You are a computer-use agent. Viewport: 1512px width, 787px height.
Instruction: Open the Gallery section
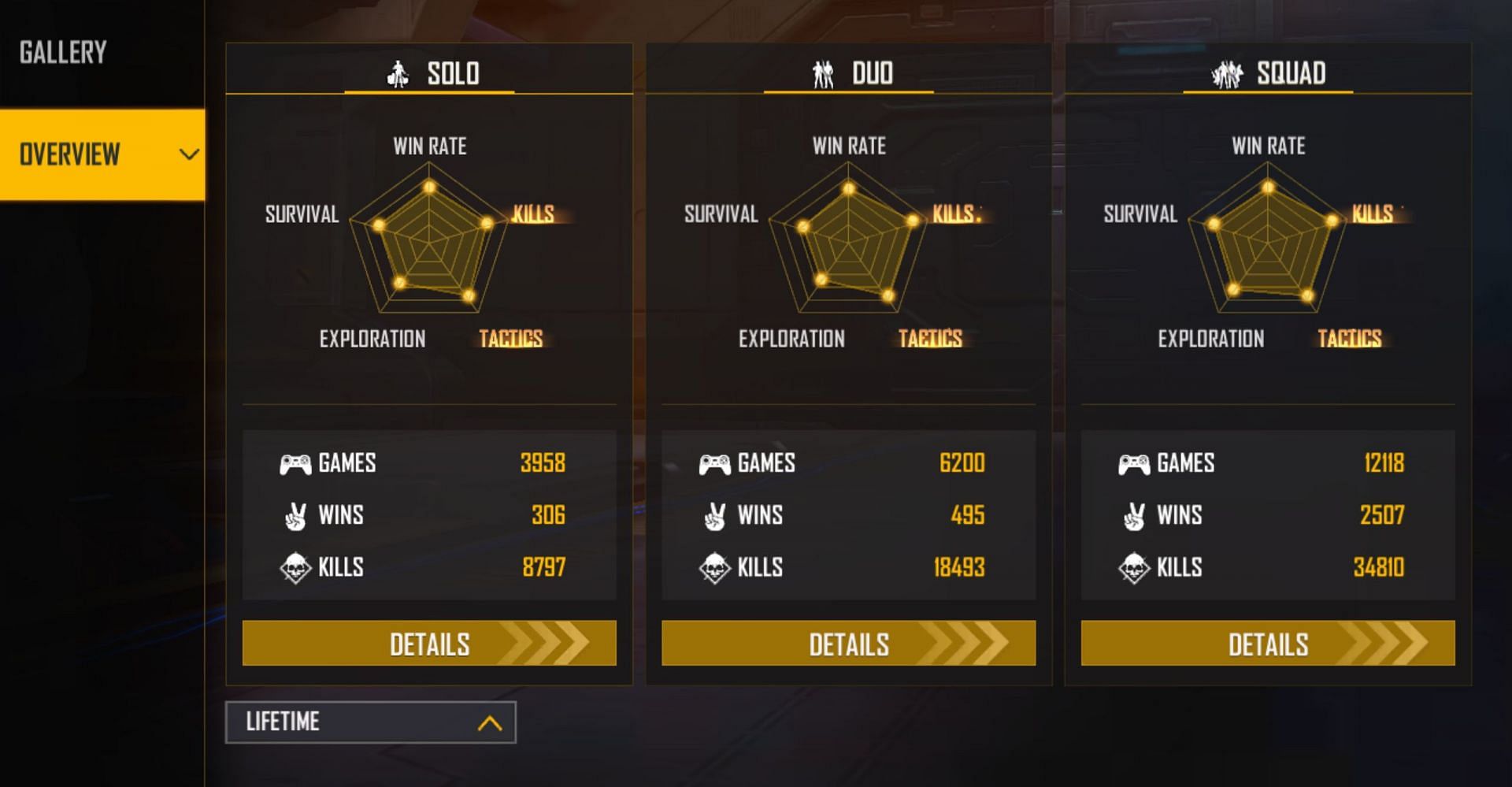click(63, 53)
